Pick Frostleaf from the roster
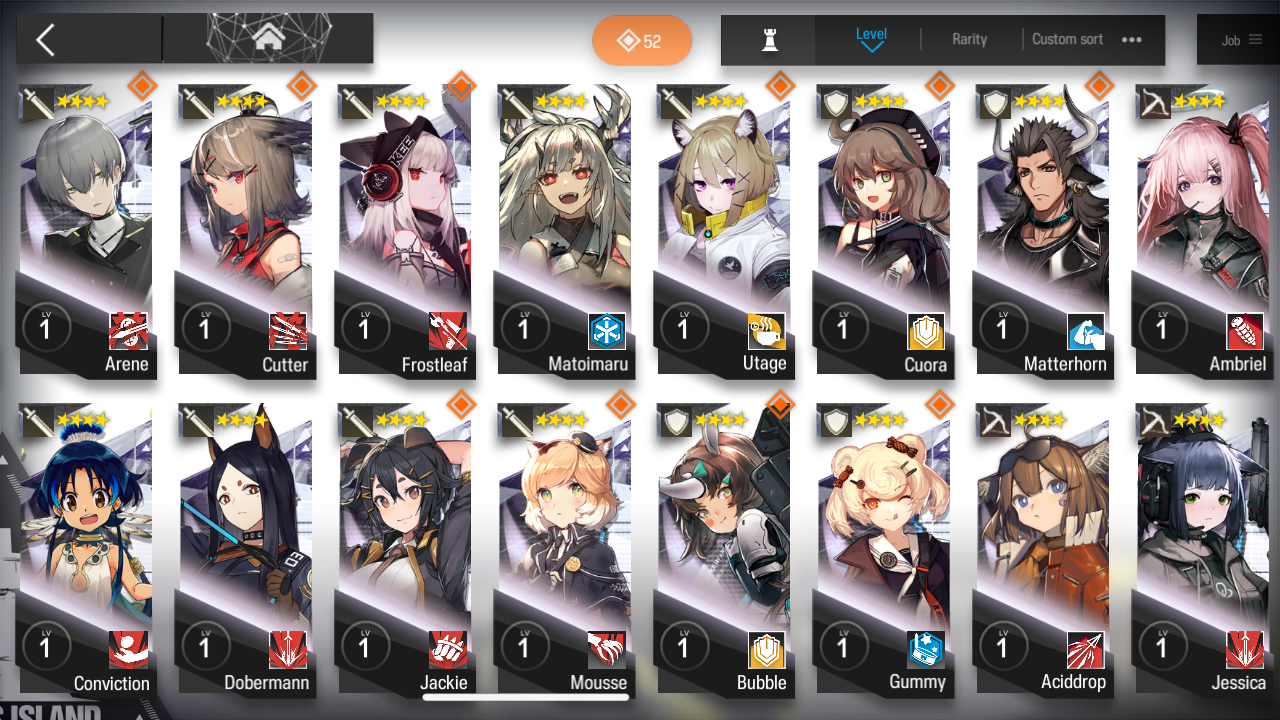The width and height of the screenshot is (1280, 720). 405,230
